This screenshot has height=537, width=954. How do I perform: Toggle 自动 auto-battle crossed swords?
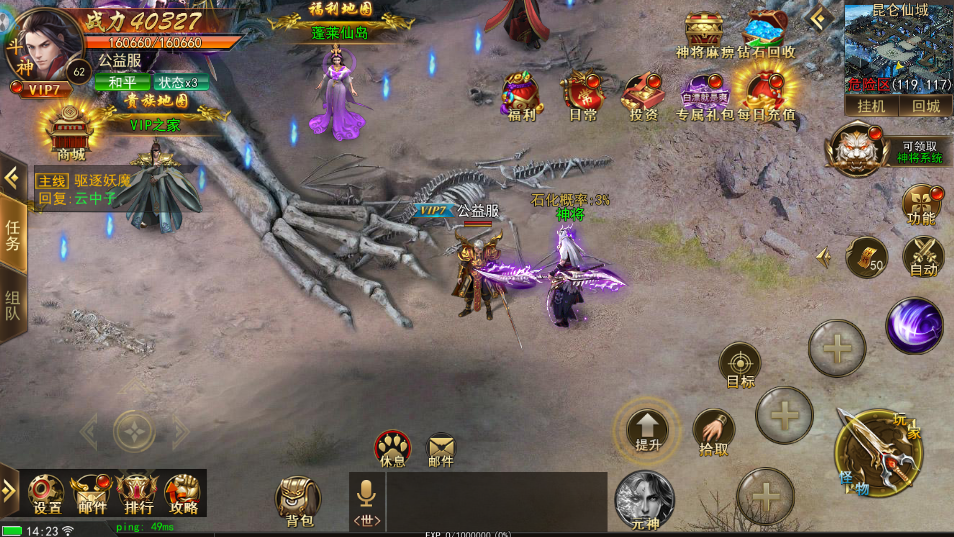(x=923, y=255)
